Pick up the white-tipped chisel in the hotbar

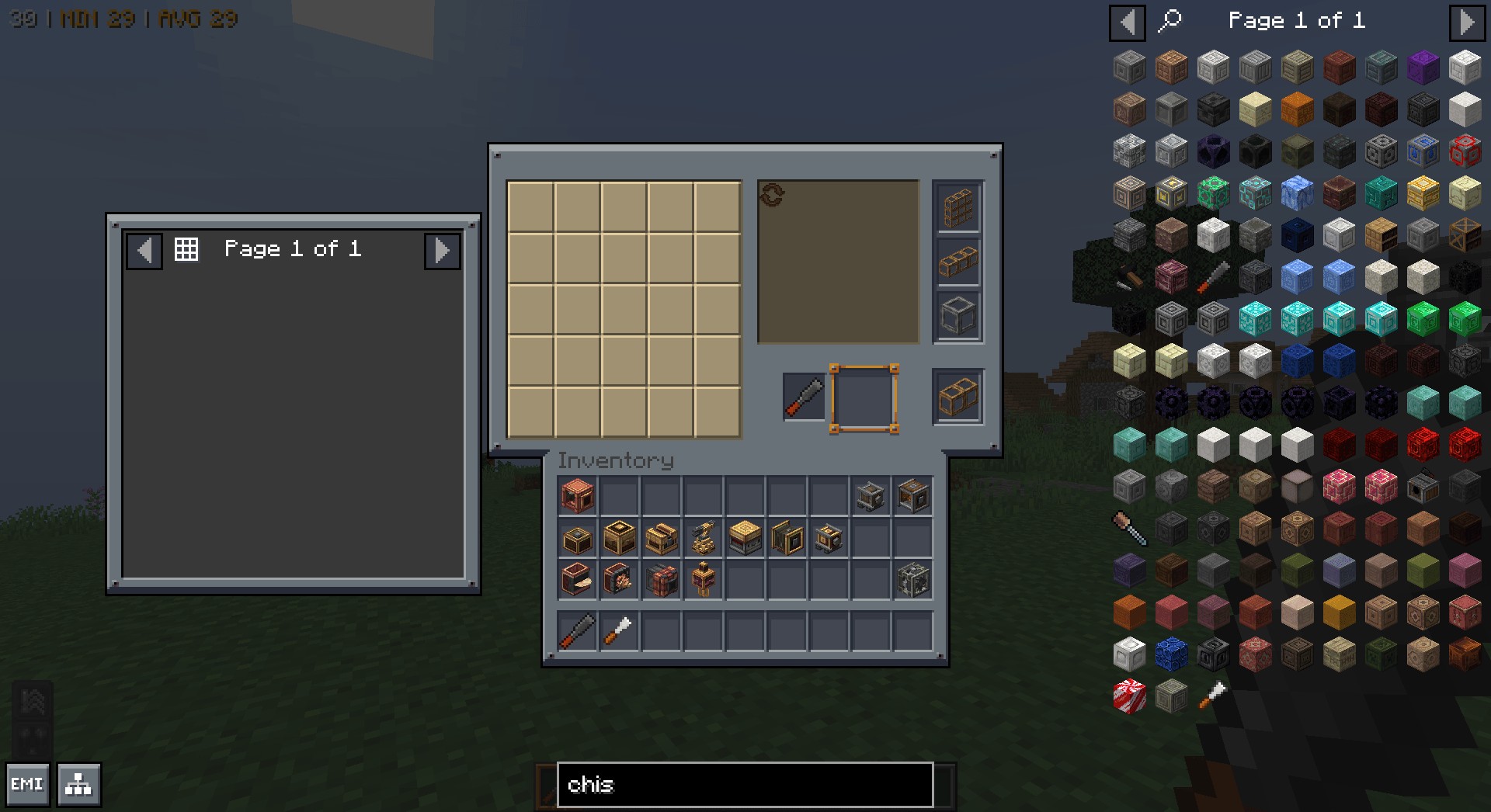coord(619,630)
